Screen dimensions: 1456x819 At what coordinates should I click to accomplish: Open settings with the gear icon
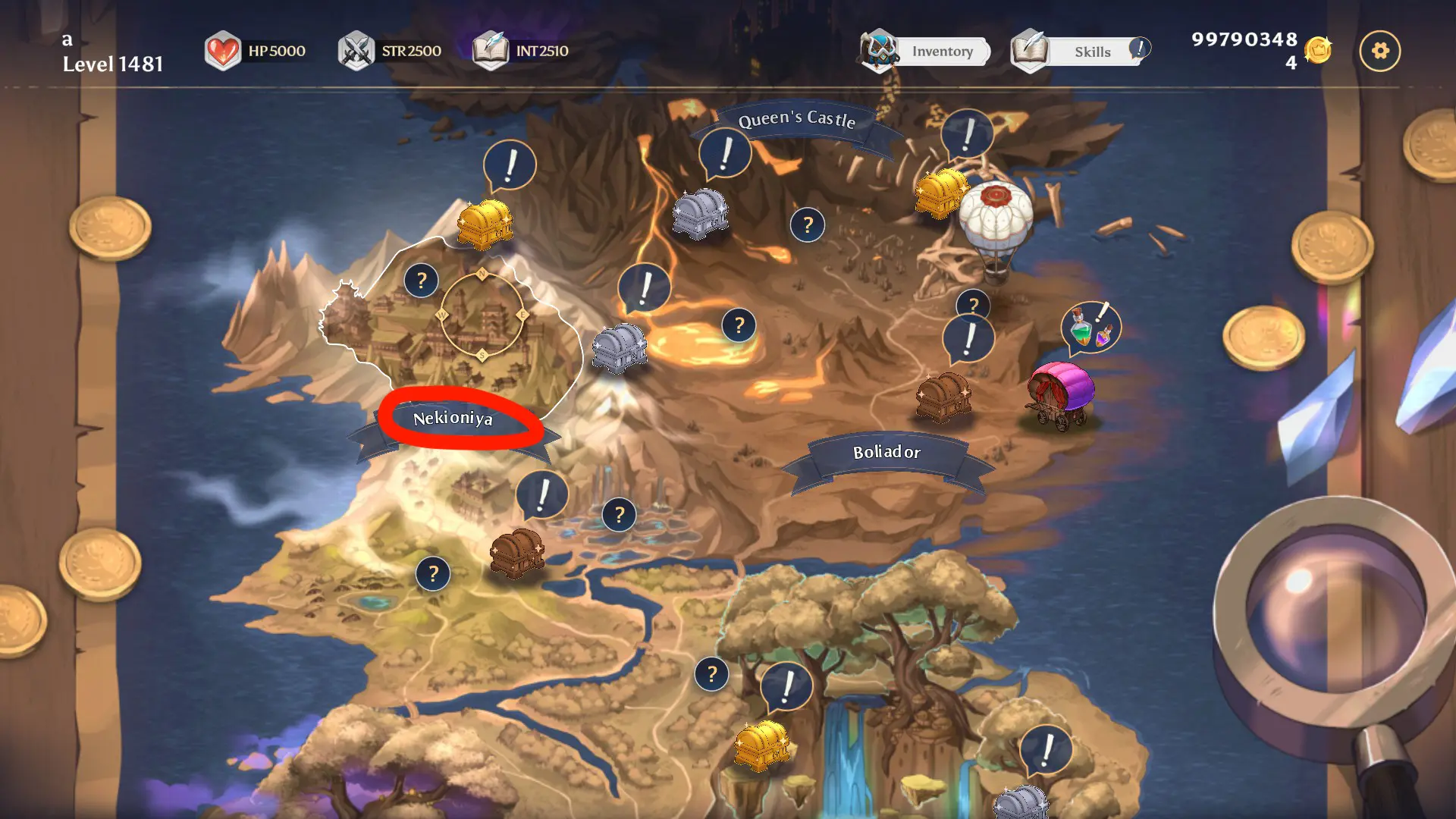(x=1379, y=51)
